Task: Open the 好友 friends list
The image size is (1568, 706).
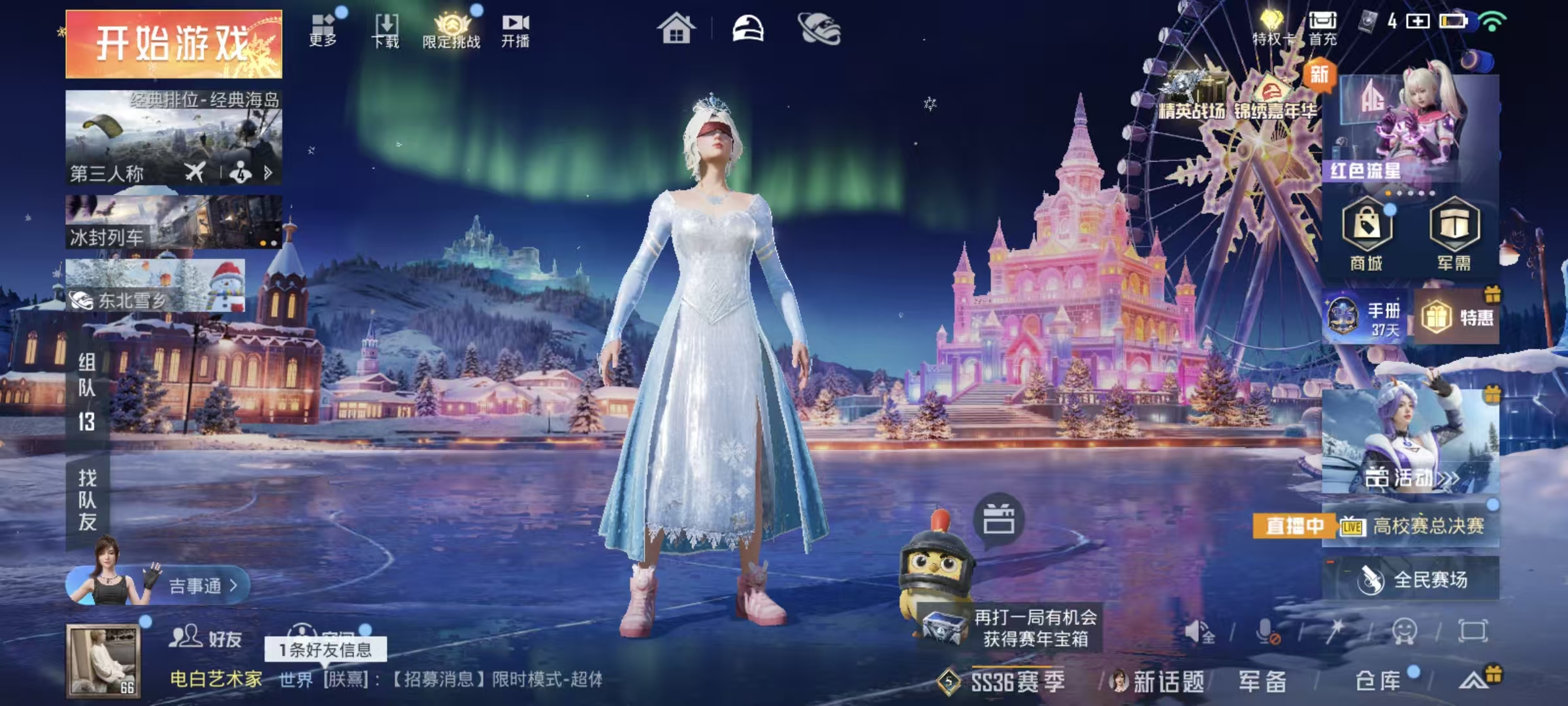Action: point(206,637)
